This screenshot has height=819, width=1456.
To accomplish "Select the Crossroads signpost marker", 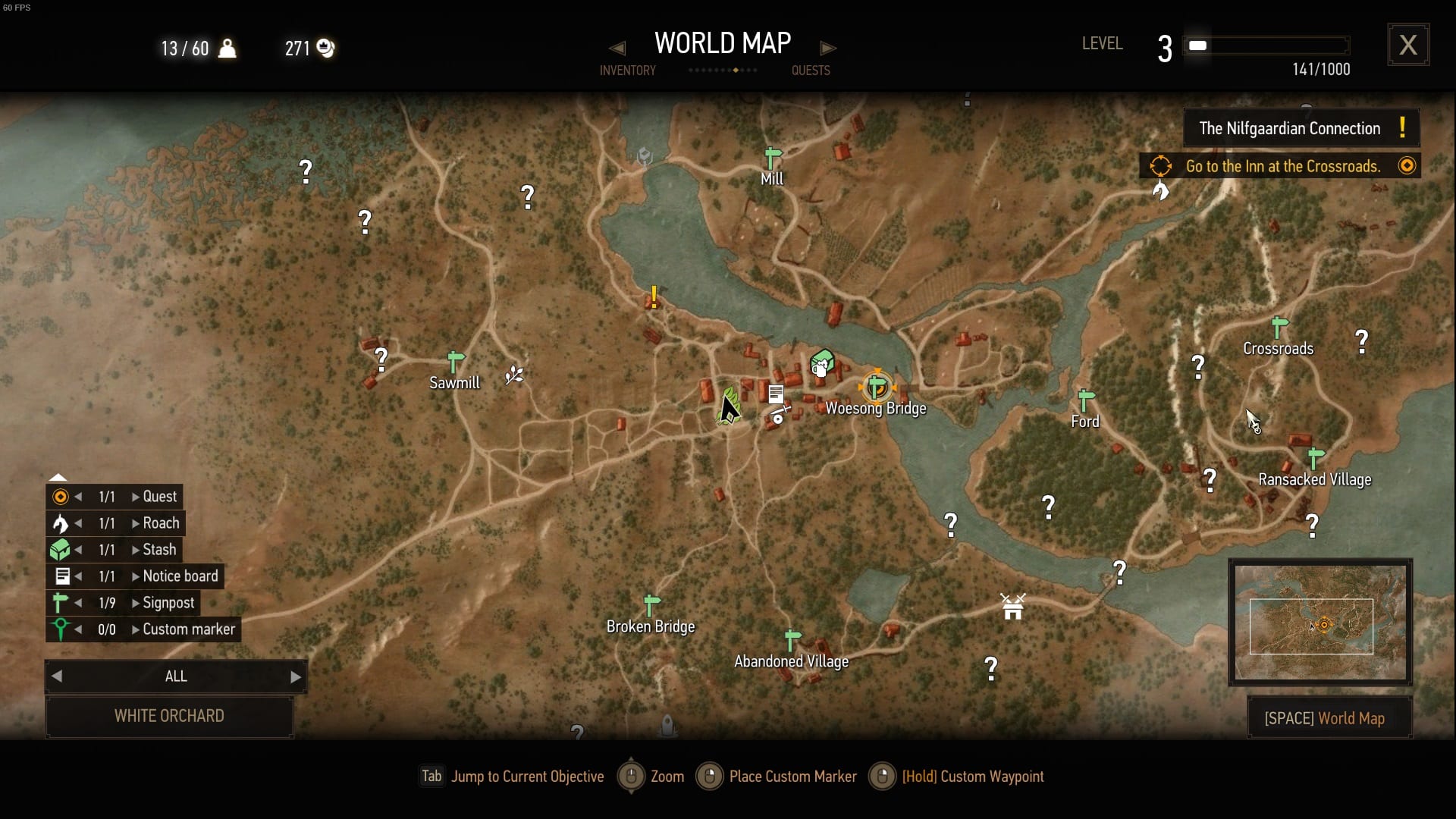I will [x=1279, y=325].
